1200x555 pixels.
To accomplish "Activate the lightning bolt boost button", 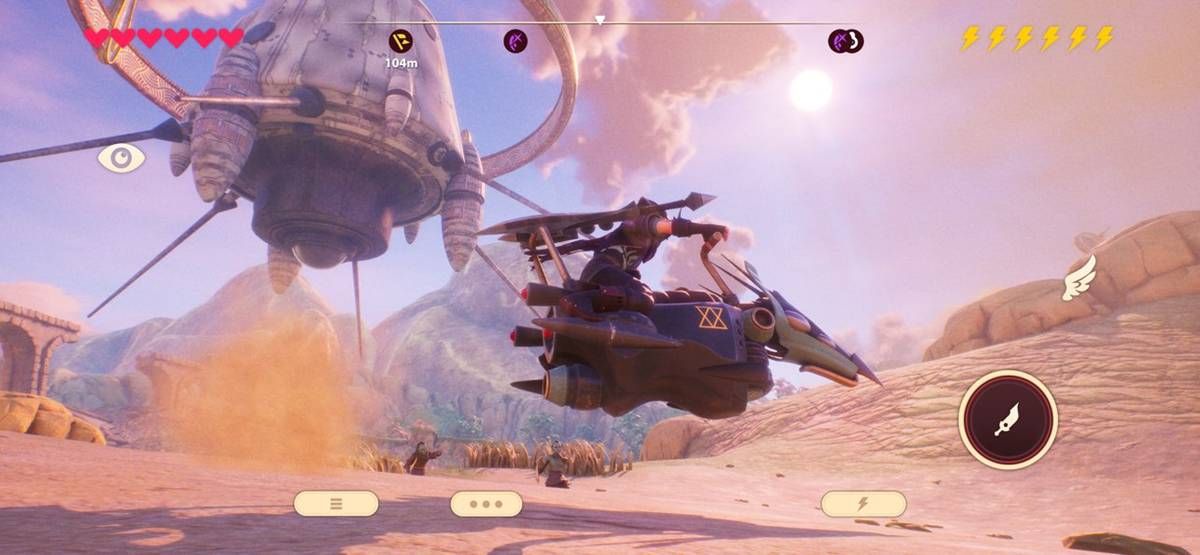I will coord(863,503).
